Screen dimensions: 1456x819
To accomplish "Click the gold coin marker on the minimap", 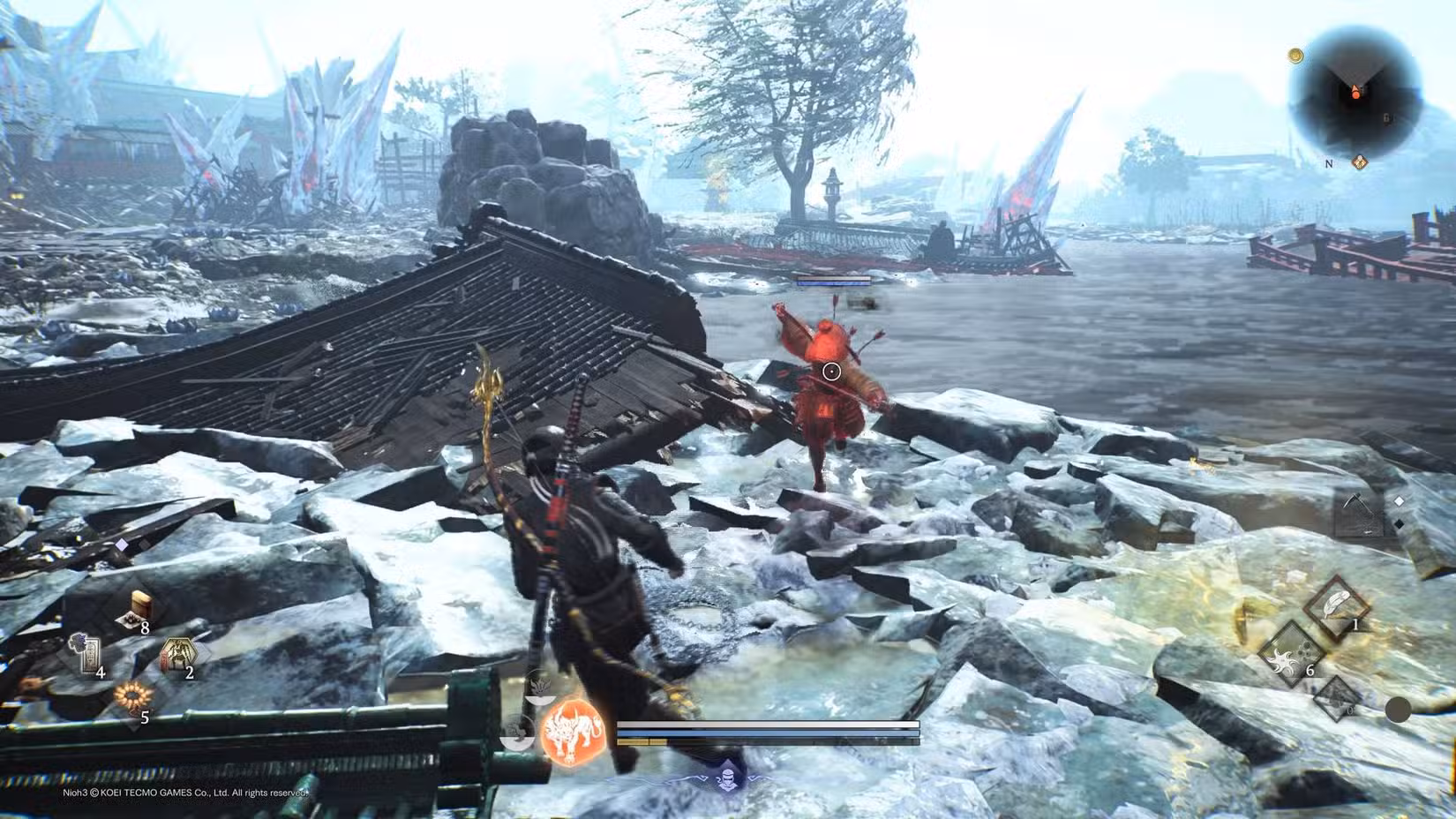I will click(1296, 55).
